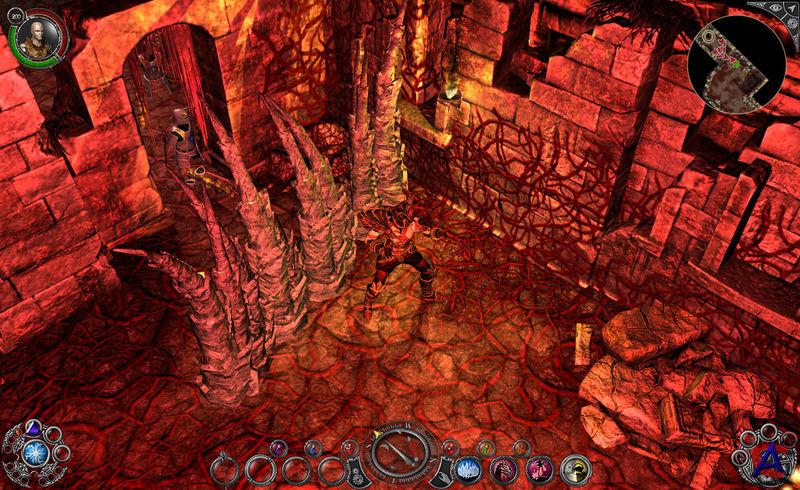
Task: Select the blue snowflake orb
Action: click(36, 453)
